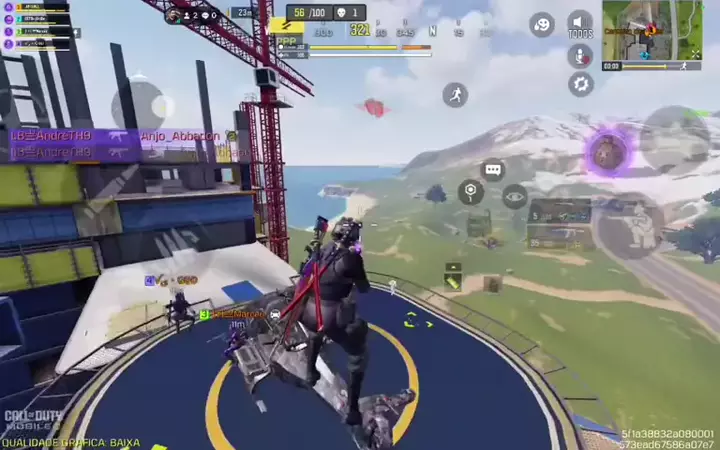Tap the hexagon ping marker button
This screenshot has width=720, height=450.
[x=471, y=191]
